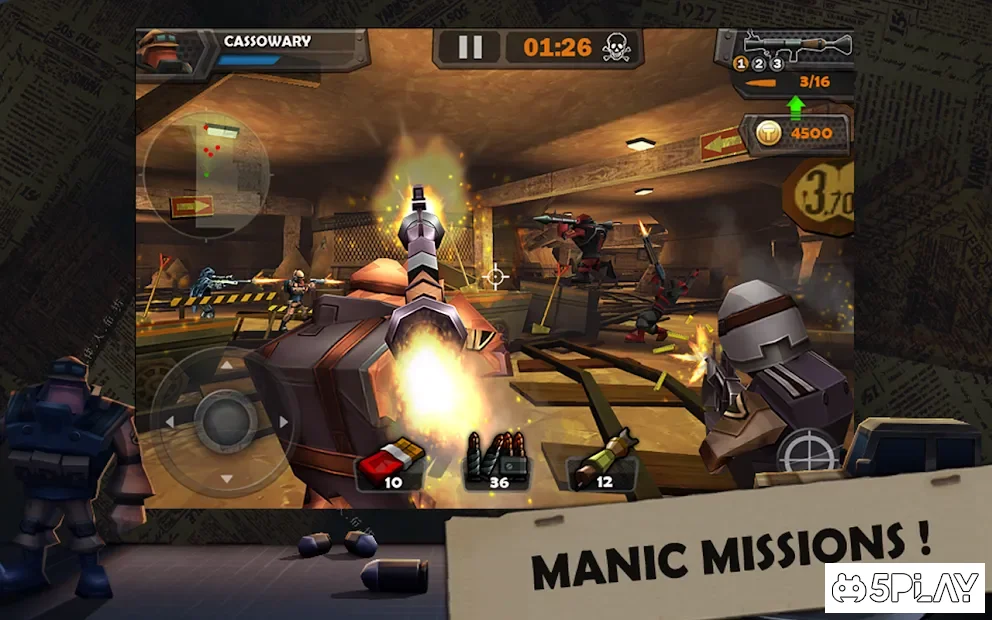Pause the game with the pause button
The width and height of the screenshot is (992, 620).
pyautogui.click(x=470, y=47)
